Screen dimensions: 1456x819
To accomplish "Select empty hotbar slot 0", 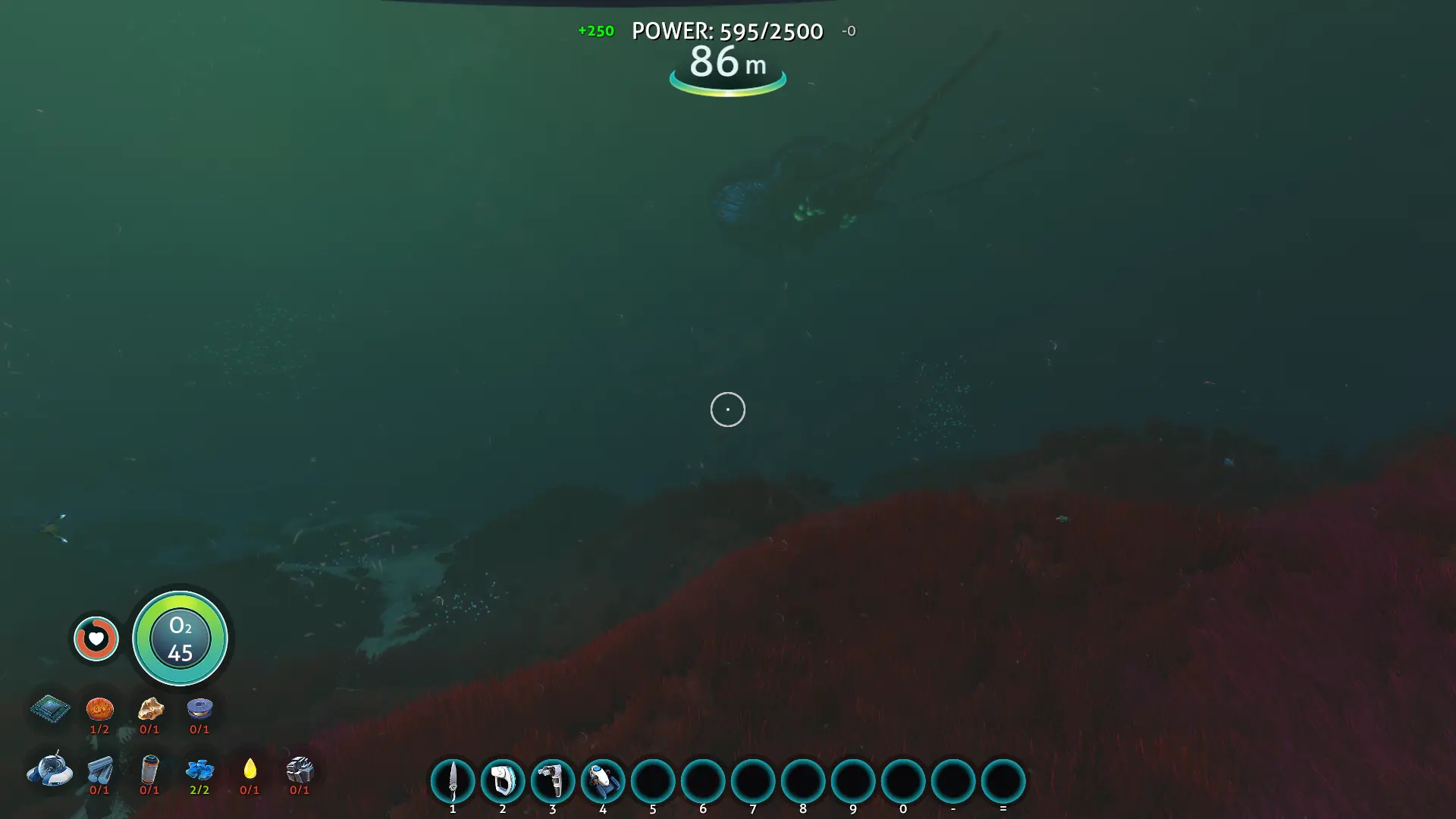I will 903,782.
